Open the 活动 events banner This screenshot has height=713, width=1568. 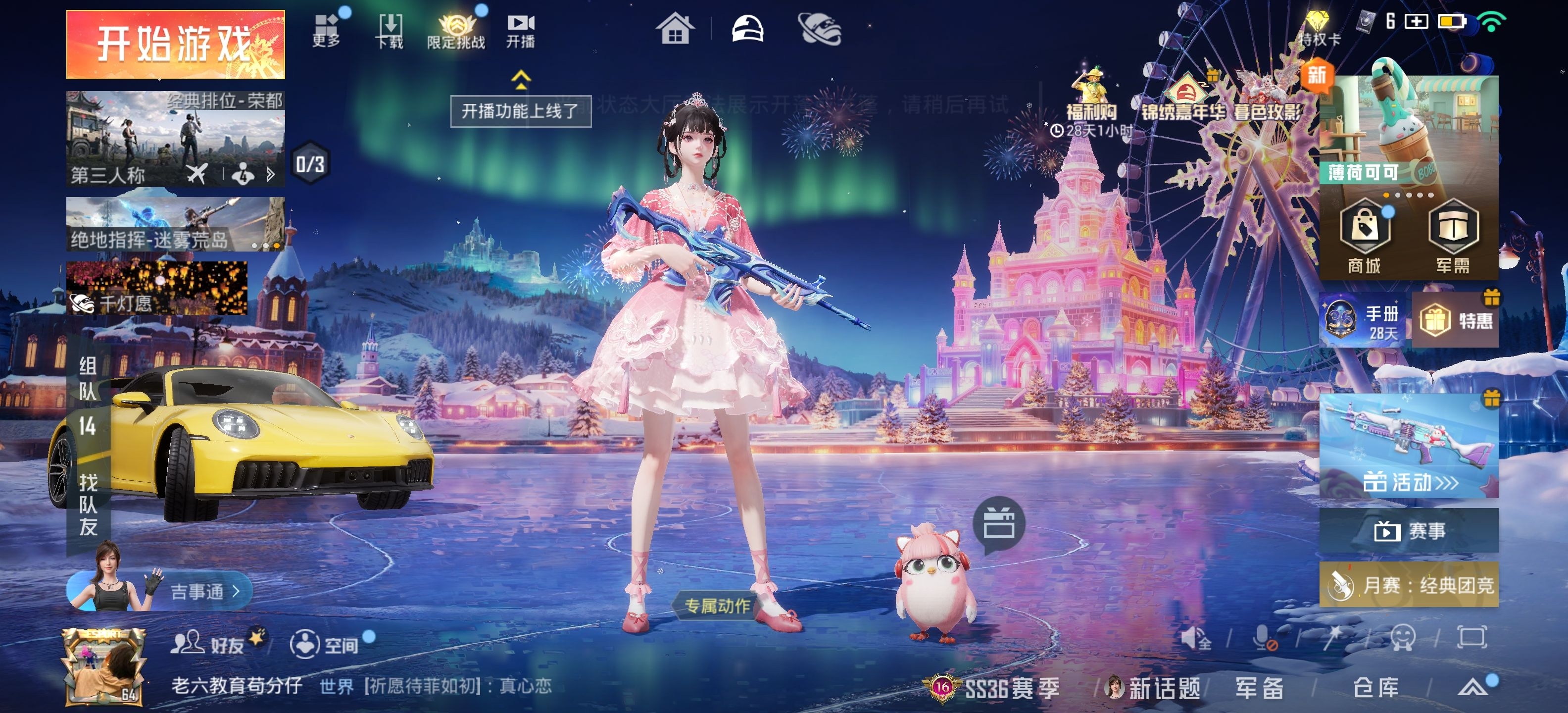click(1409, 446)
